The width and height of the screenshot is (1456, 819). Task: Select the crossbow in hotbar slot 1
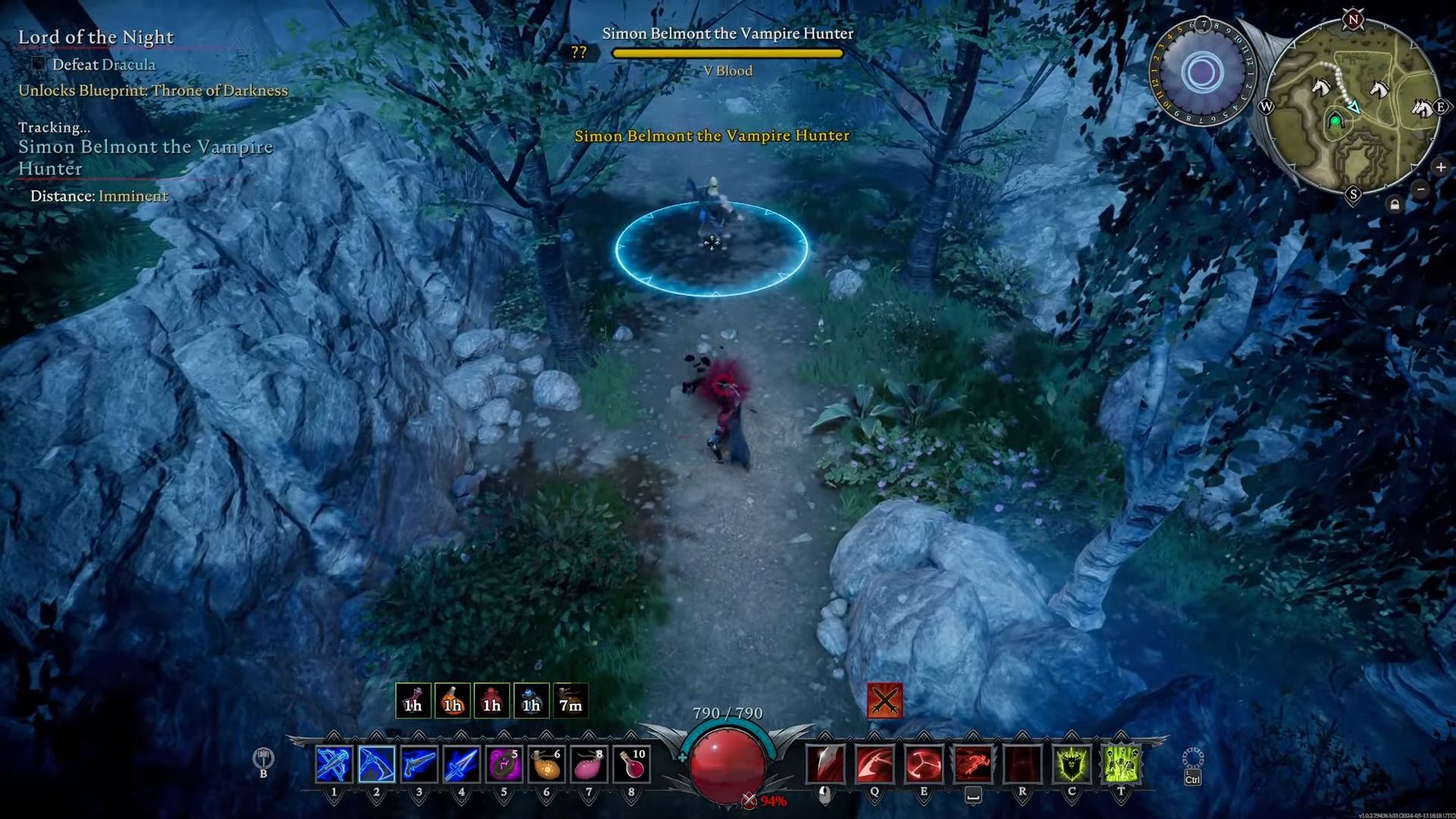click(x=334, y=764)
